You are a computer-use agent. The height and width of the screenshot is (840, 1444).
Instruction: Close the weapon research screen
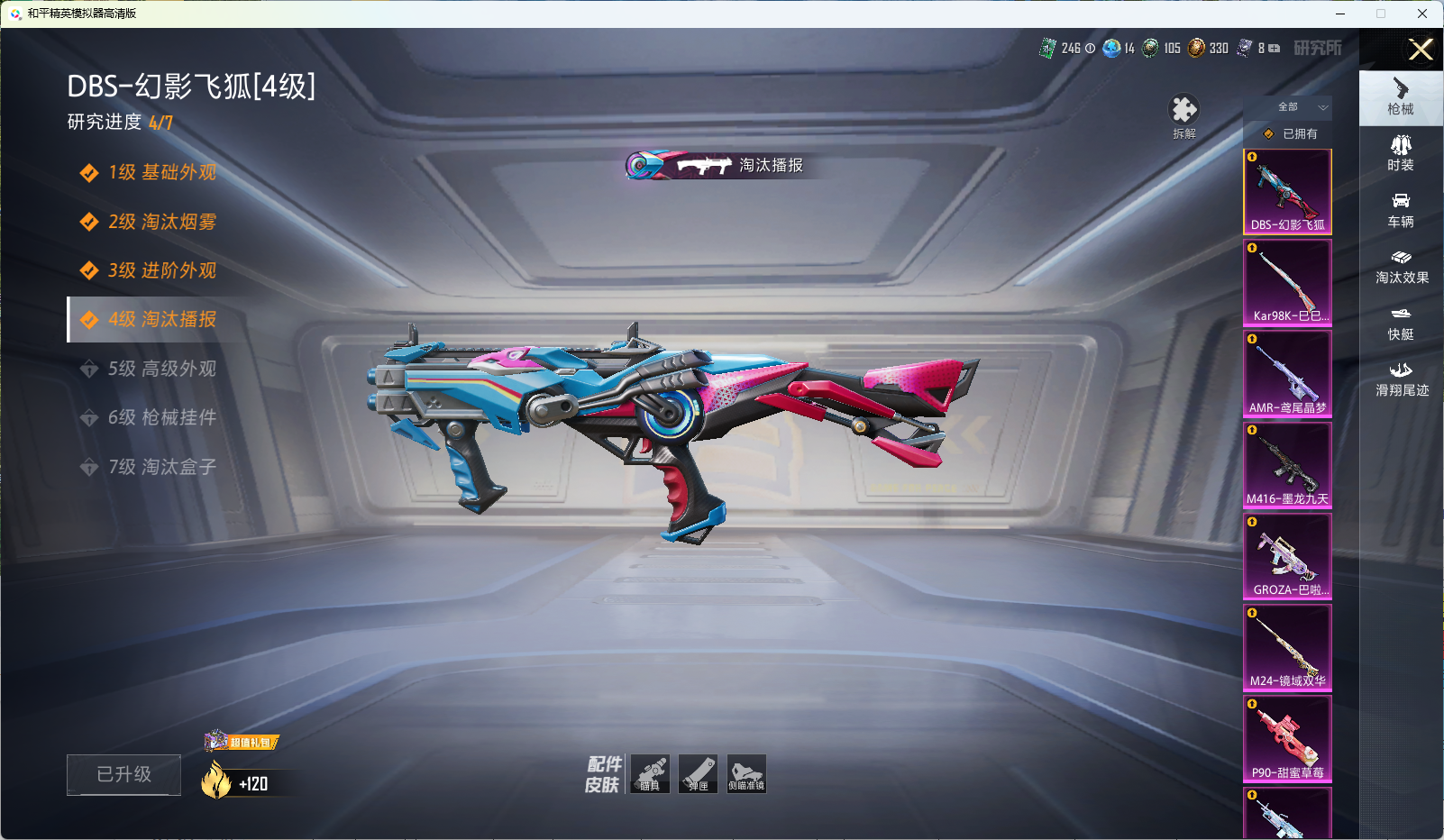[x=1421, y=50]
